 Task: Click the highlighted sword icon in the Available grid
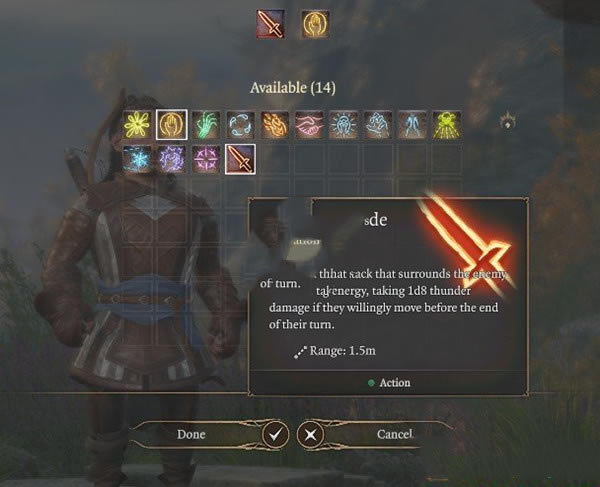click(x=240, y=158)
